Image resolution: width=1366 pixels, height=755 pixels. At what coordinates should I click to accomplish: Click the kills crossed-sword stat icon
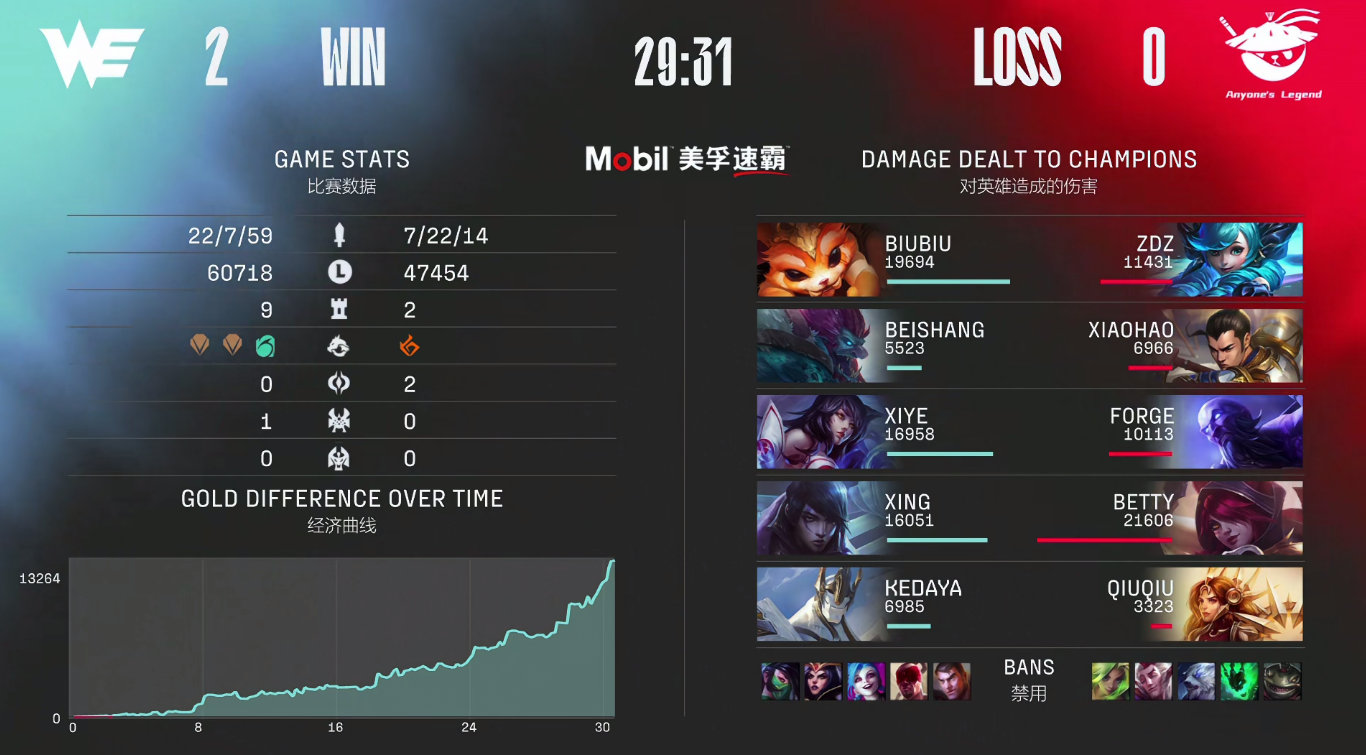pyautogui.click(x=339, y=235)
